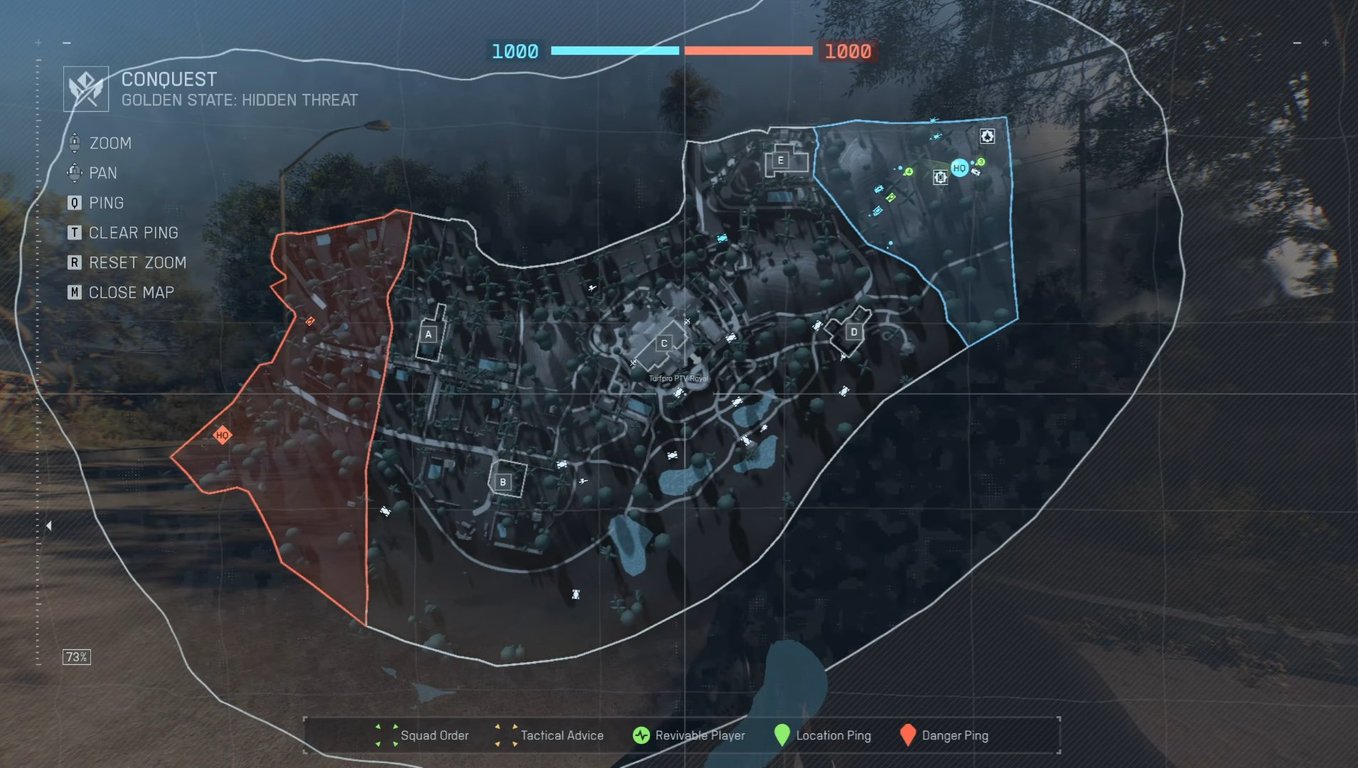Viewport: 1358px width, 768px height.
Task: Activate the Close Map option
Action: coord(122,292)
